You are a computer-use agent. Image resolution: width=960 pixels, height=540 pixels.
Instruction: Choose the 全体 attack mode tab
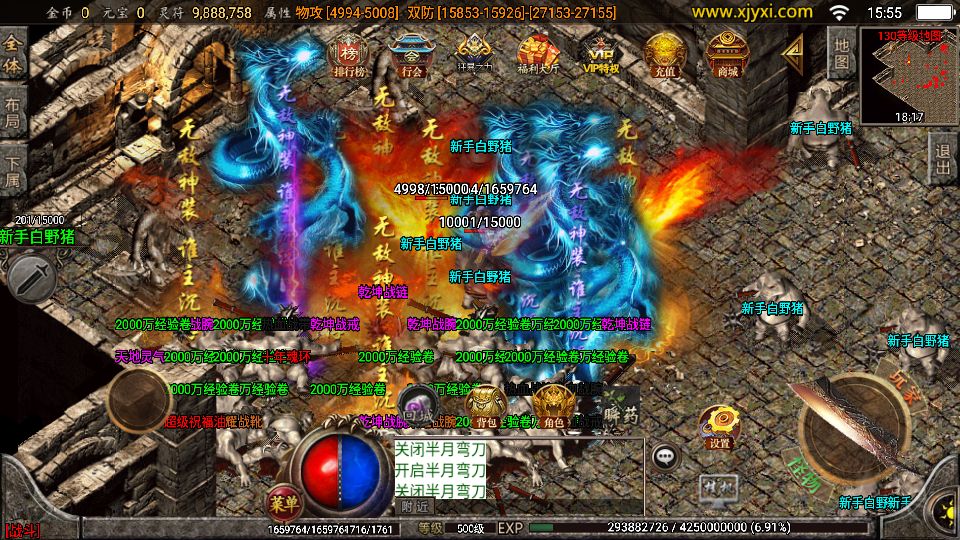coord(13,52)
